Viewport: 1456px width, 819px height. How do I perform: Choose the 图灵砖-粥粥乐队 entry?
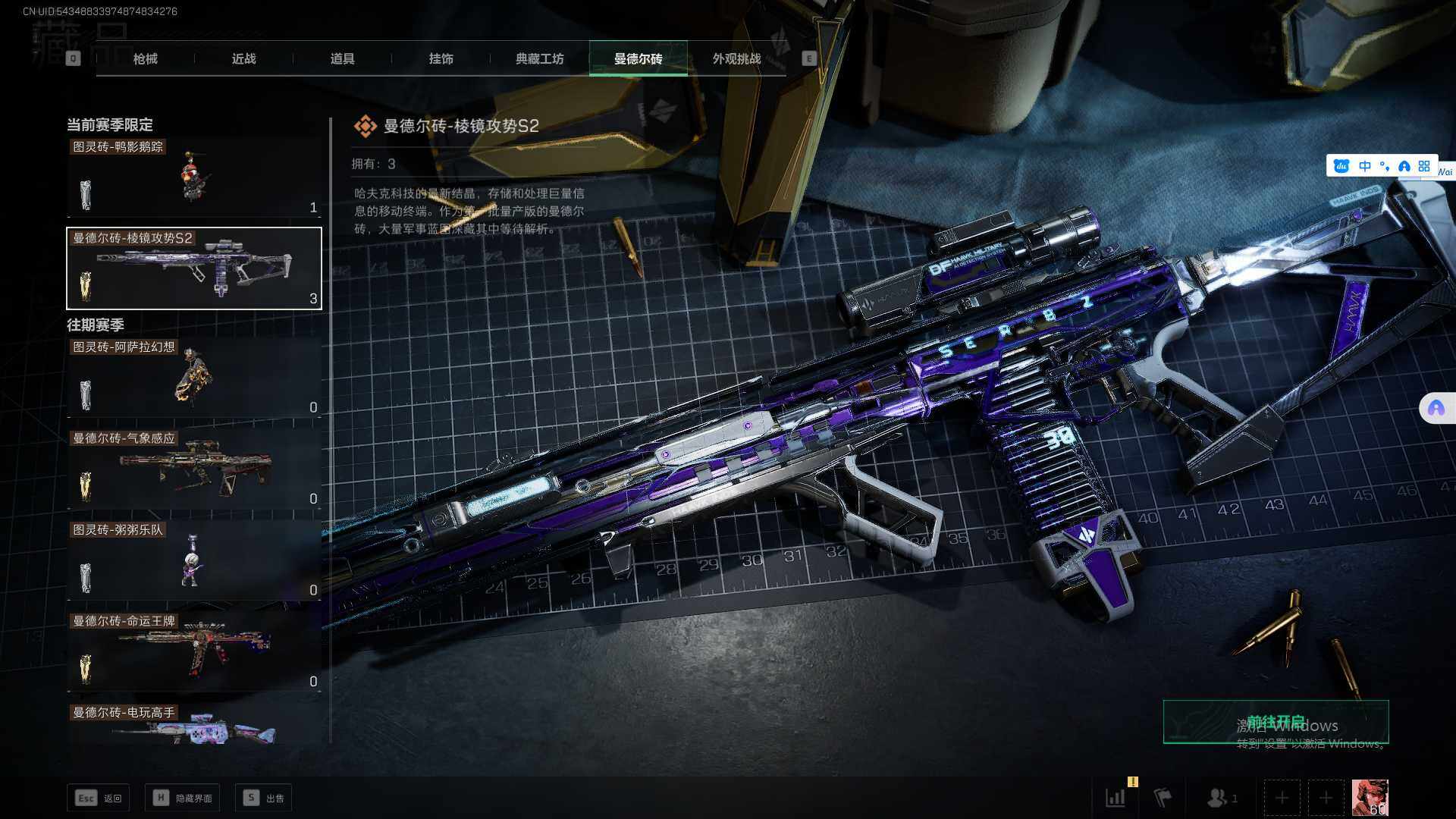tap(194, 560)
